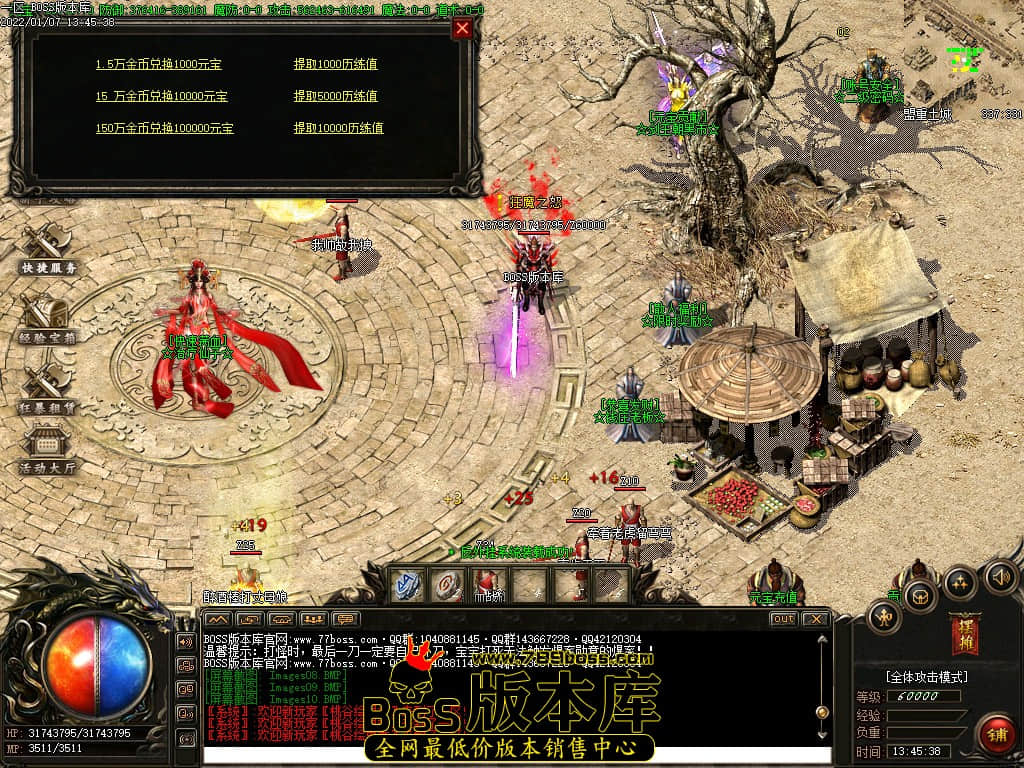
Task: Open the 经验宝箱 experience chest
Action: (47, 318)
